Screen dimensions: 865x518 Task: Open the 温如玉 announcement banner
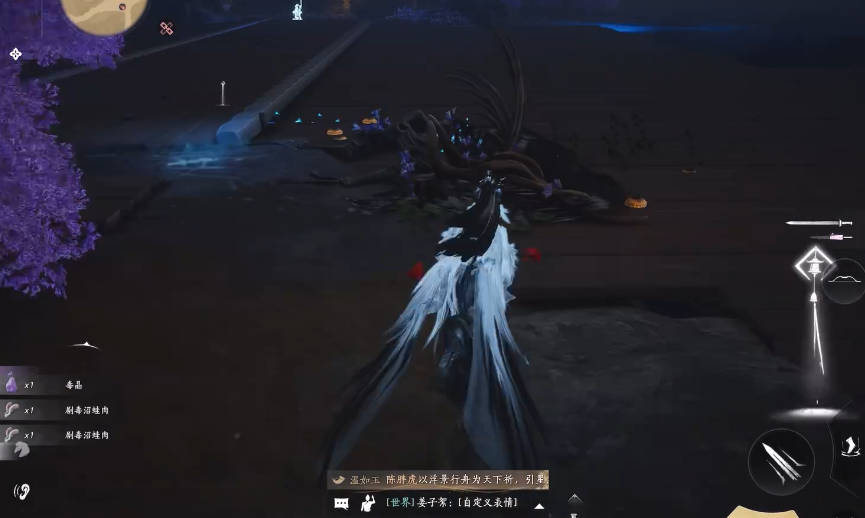pos(440,480)
